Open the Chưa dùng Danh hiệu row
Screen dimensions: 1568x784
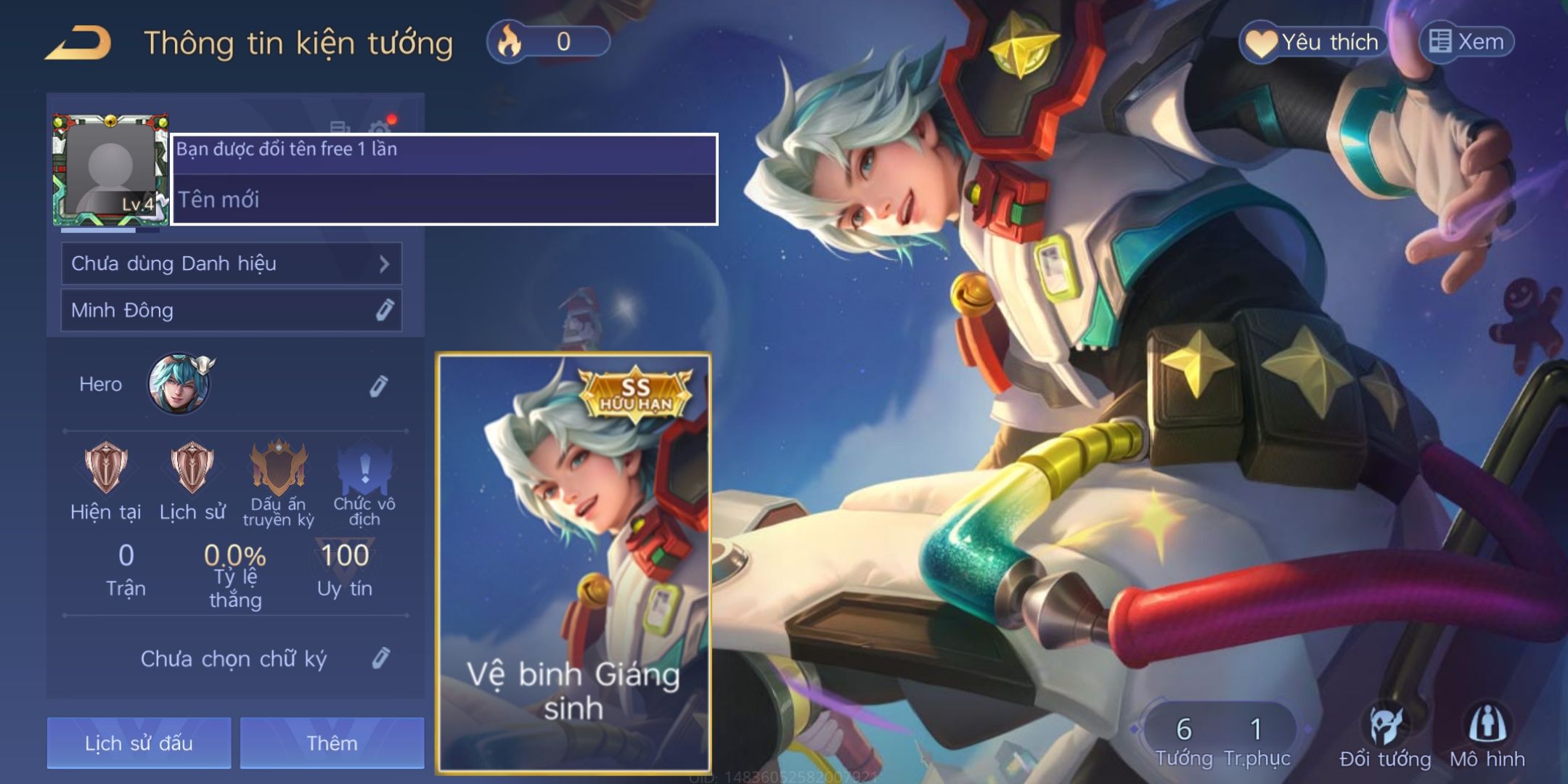coord(231,264)
